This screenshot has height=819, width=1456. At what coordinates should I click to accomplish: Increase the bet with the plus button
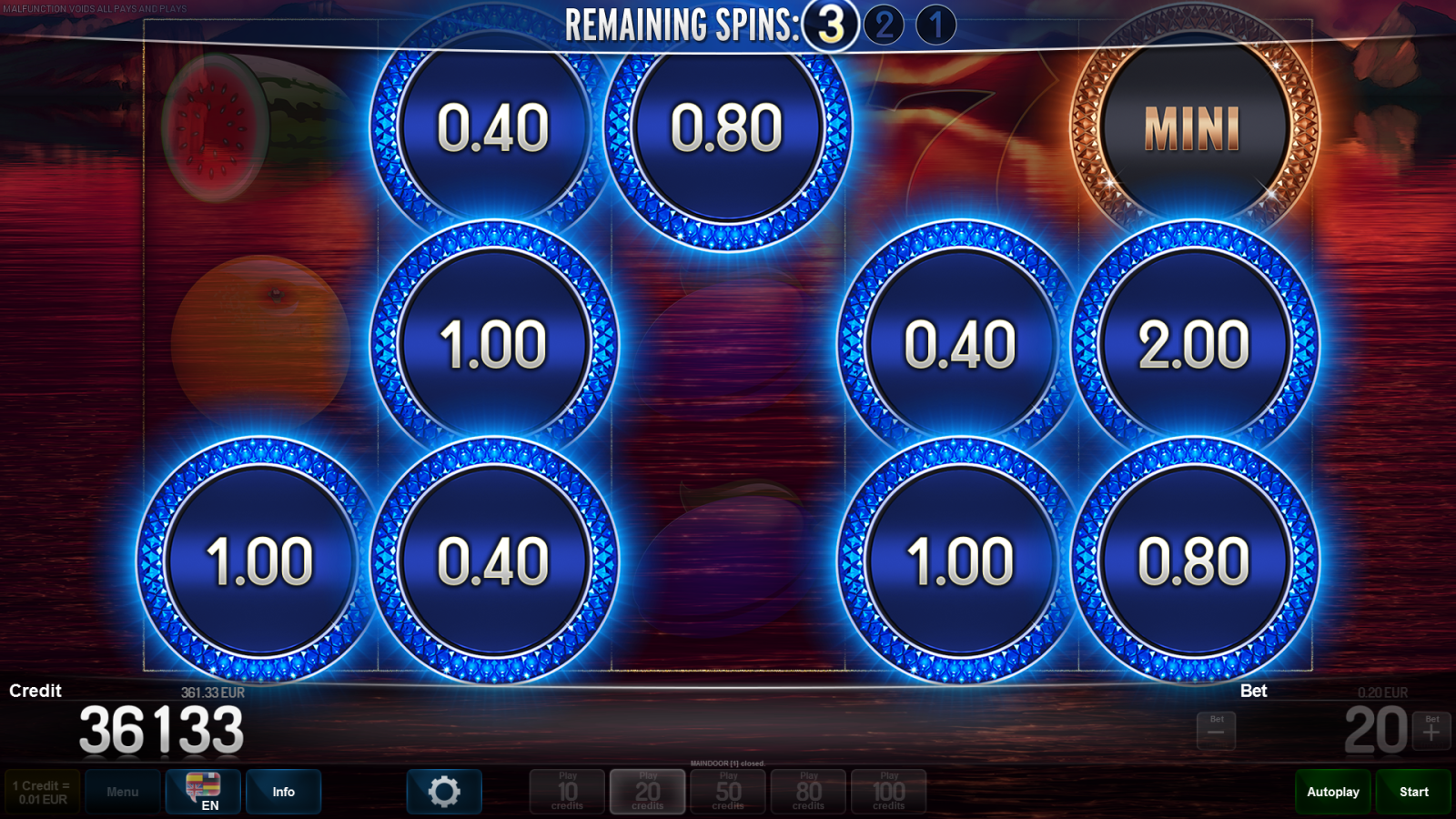(1431, 731)
